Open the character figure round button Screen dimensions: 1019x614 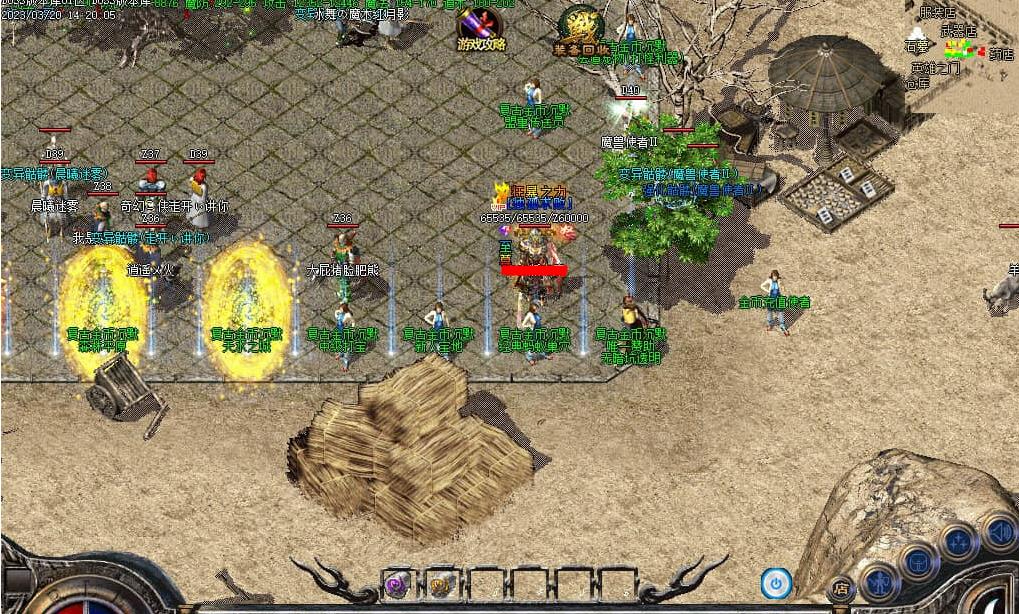pyautogui.click(x=879, y=580)
